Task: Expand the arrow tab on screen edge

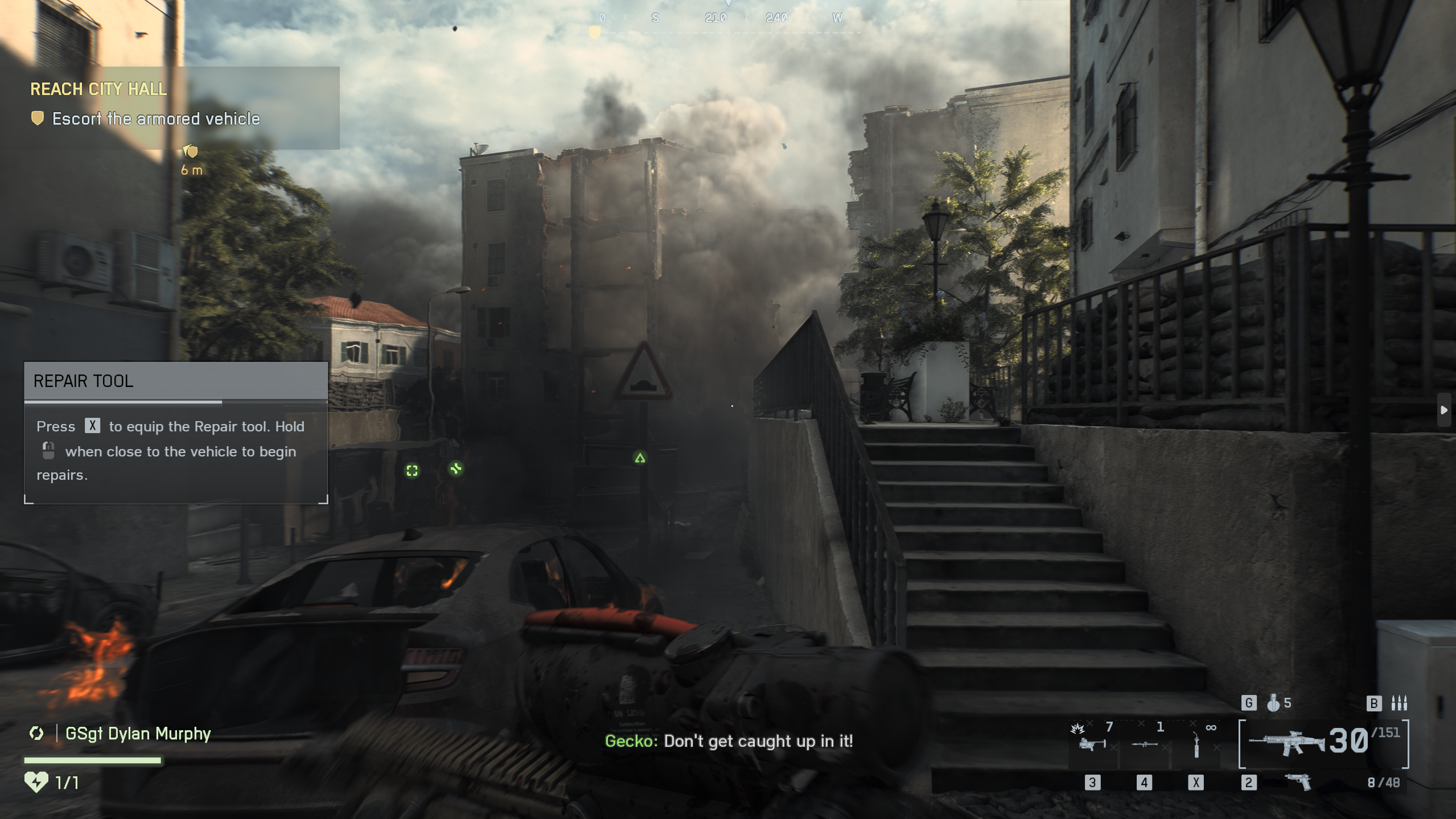Action: pos(1443,410)
